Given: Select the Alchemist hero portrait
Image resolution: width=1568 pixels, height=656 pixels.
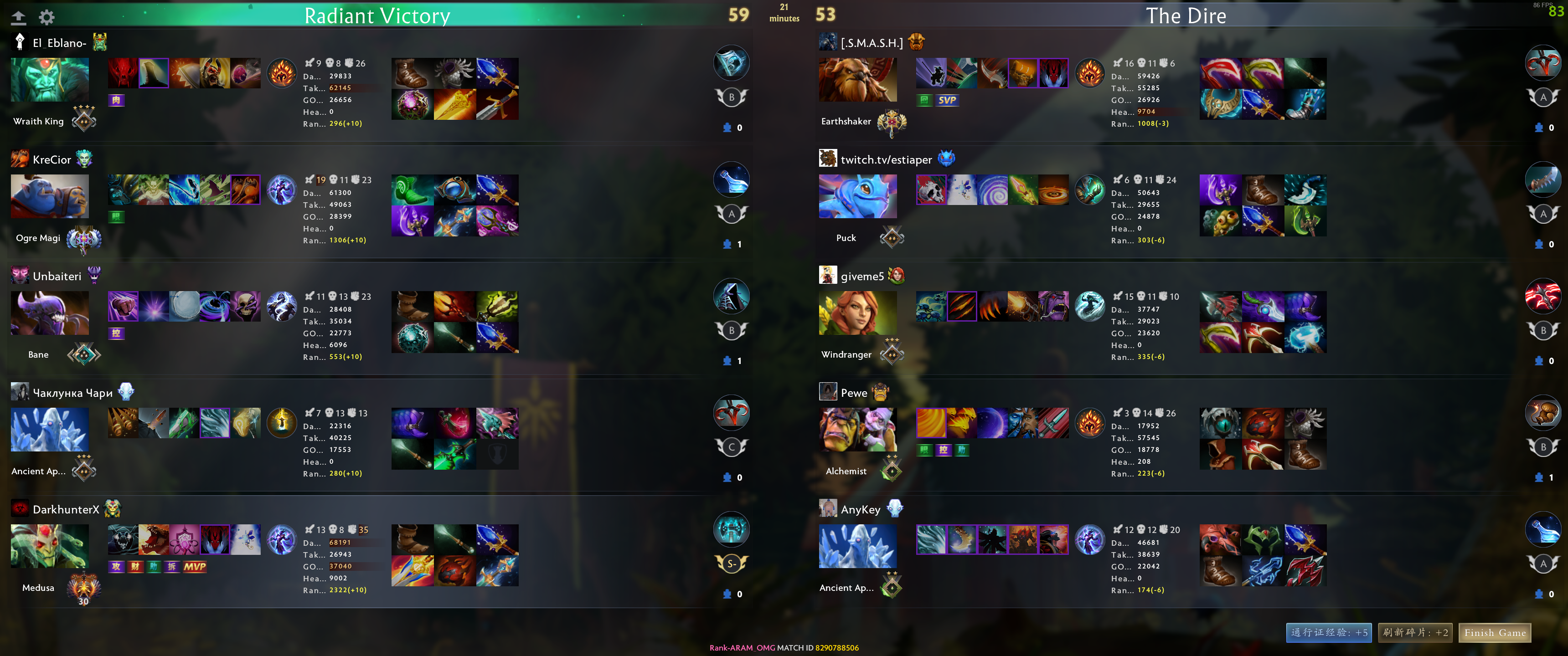Looking at the screenshot, I should [x=857, y=430].
